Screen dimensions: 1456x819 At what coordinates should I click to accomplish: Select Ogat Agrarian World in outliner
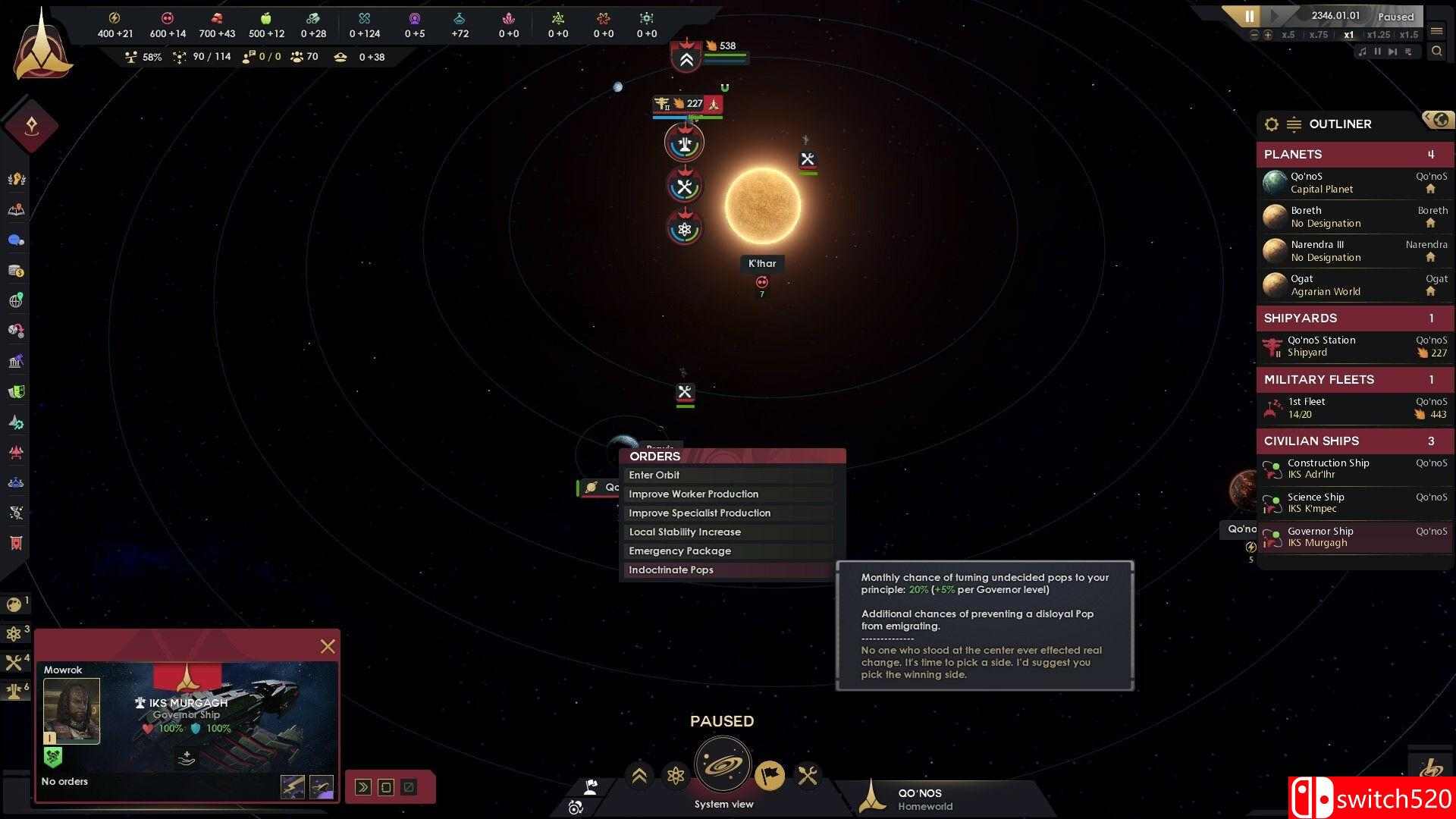point(1354,285)
